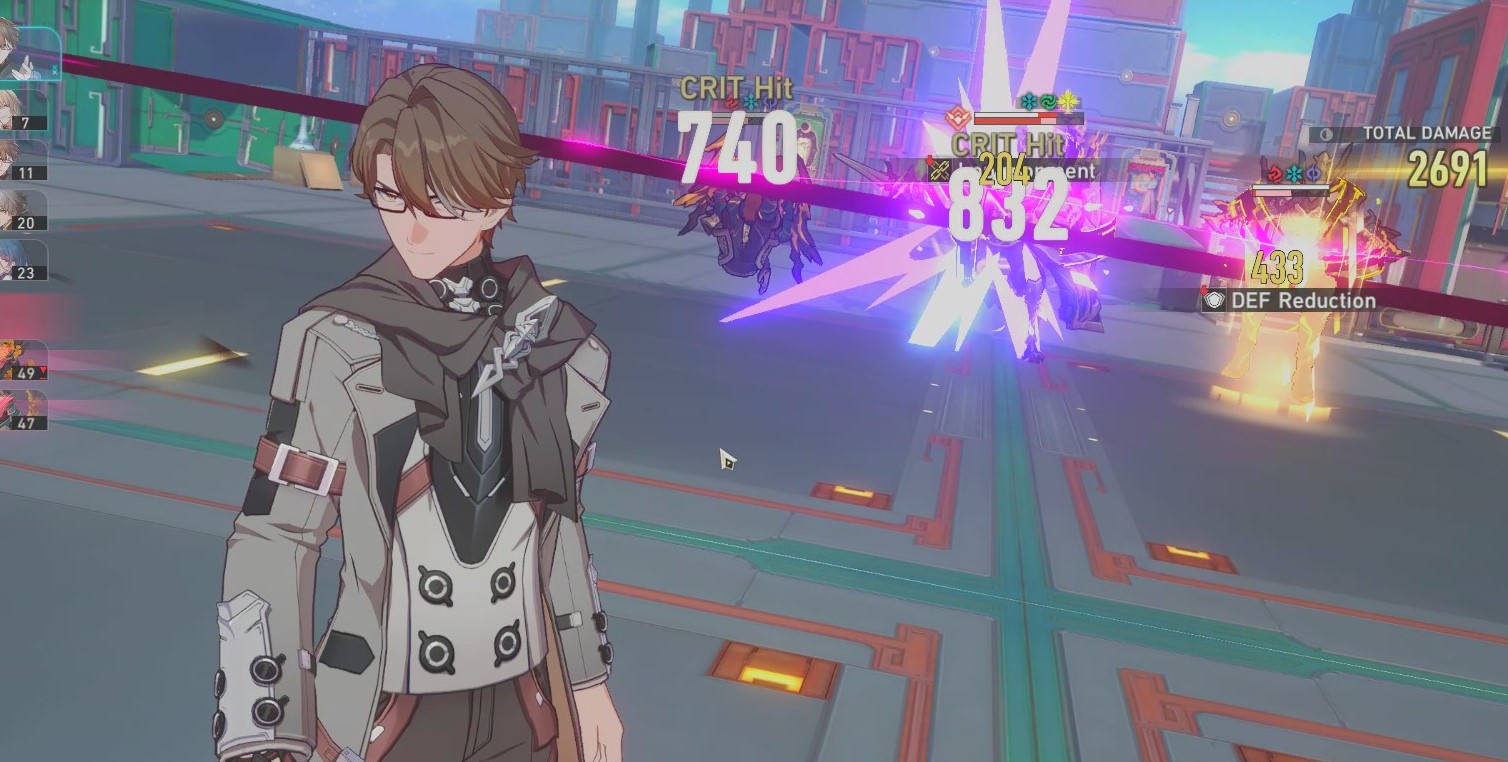This screenshot has width=1508, height=762.
Task: Select the right enemy's health bar
Action: pos(1291,188)
